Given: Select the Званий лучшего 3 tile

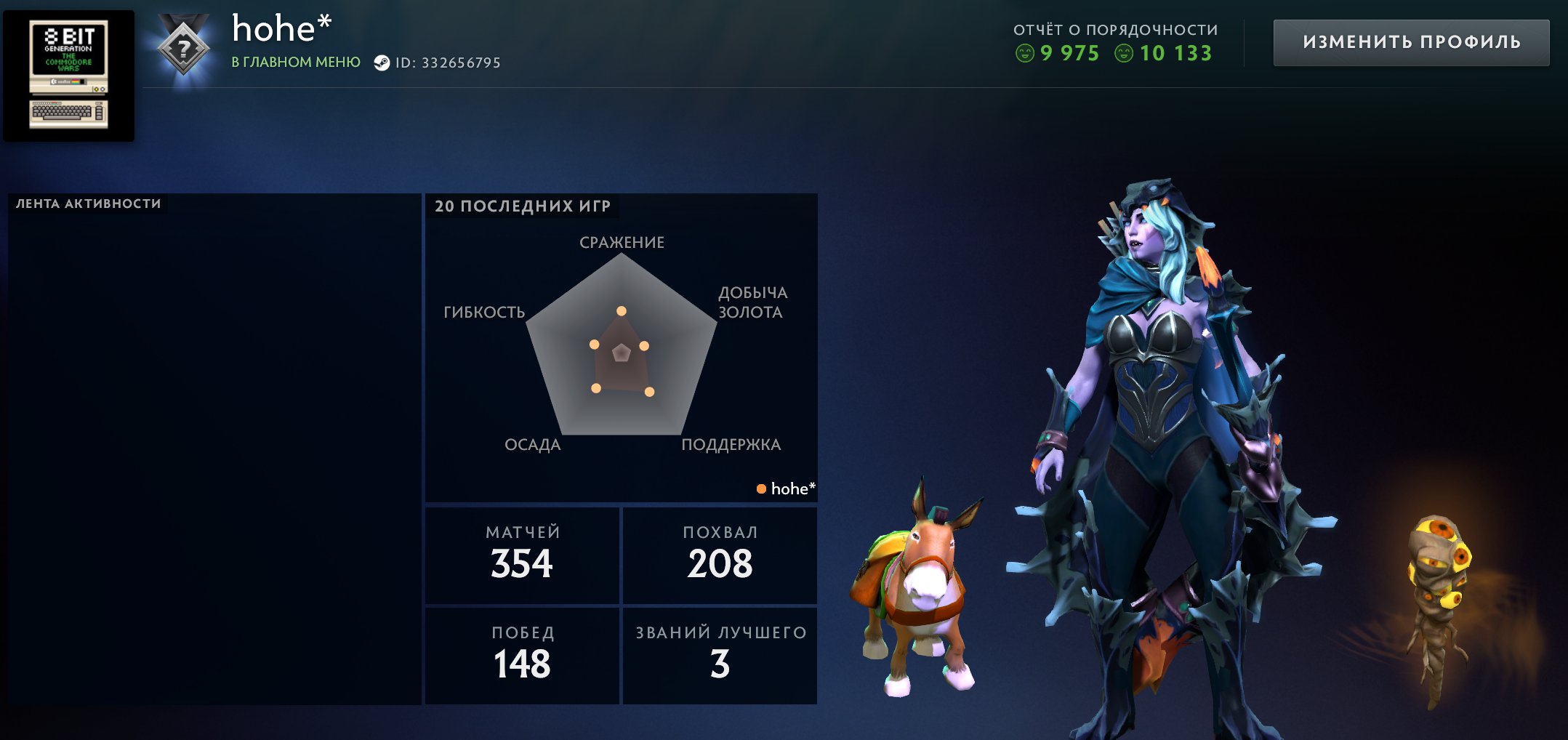Looking at the screenshot, I should click(720, 655).
